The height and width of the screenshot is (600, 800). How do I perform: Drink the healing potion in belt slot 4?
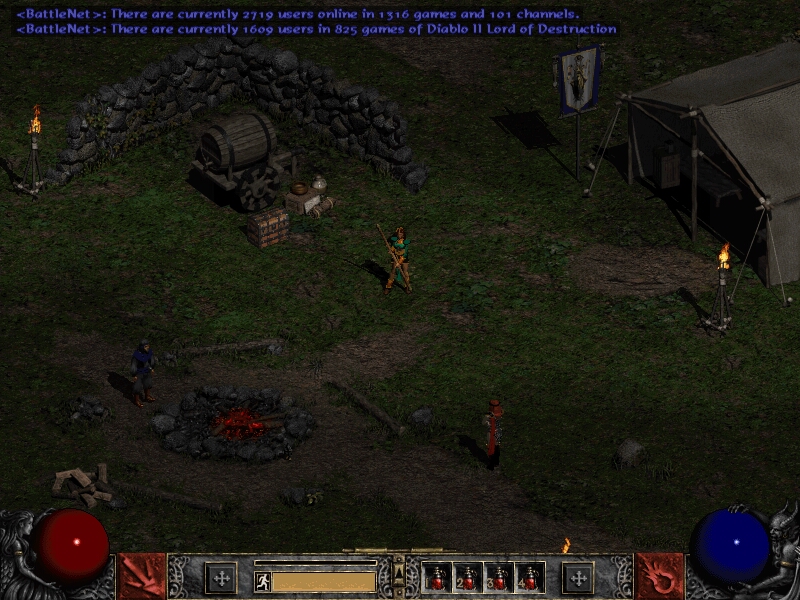click(528, 577)
